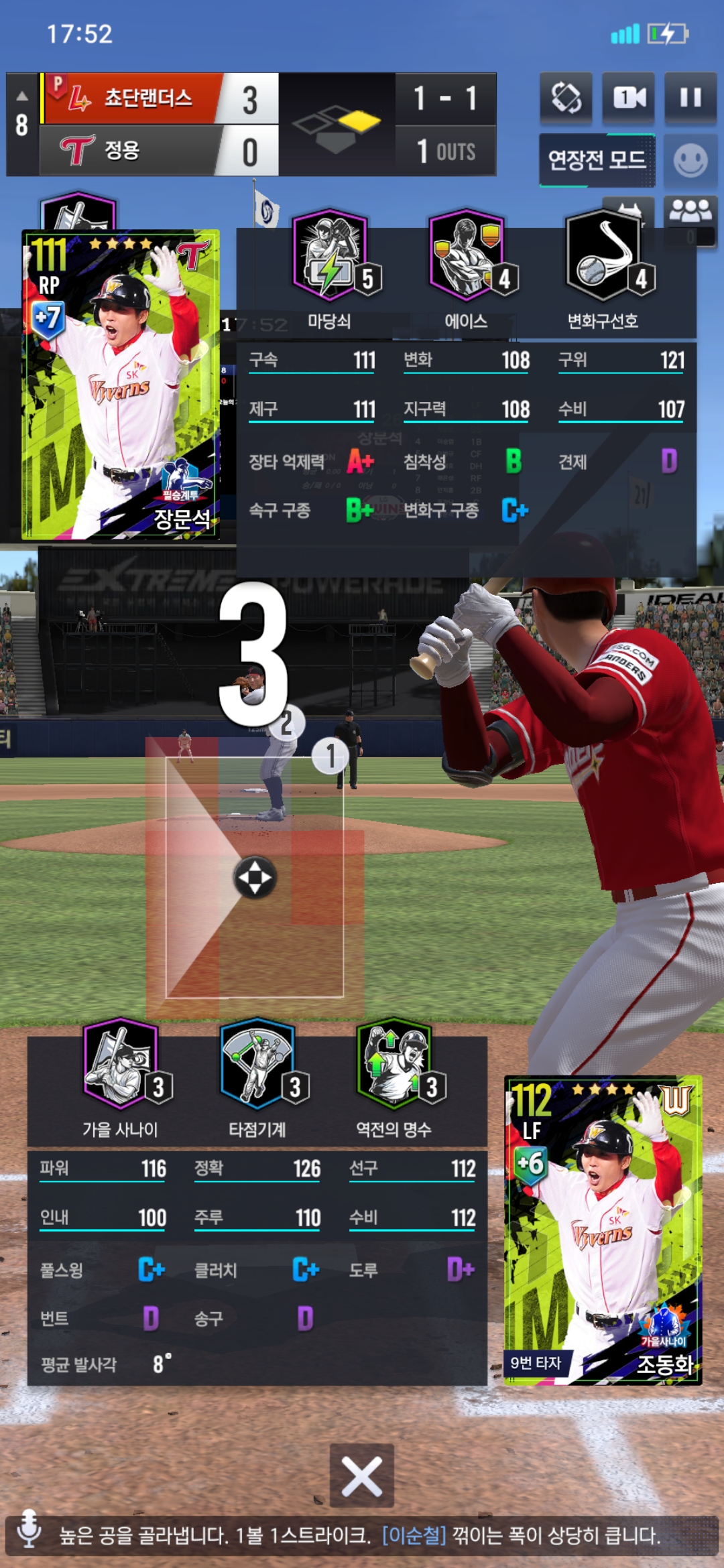Open the spectators group icon
This screenshot has height=1568, width=724.
point(690,212)
